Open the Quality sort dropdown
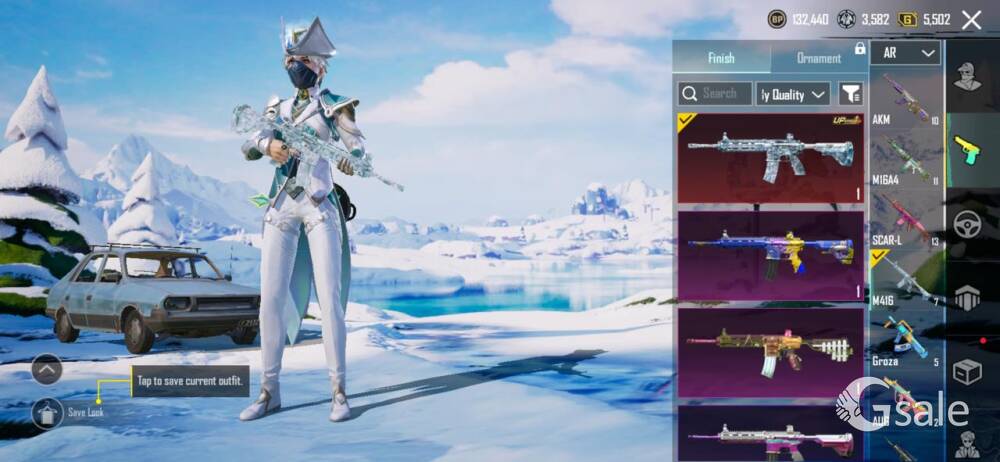The height and width of the screenshot is (462, 1000). [793, 94]
